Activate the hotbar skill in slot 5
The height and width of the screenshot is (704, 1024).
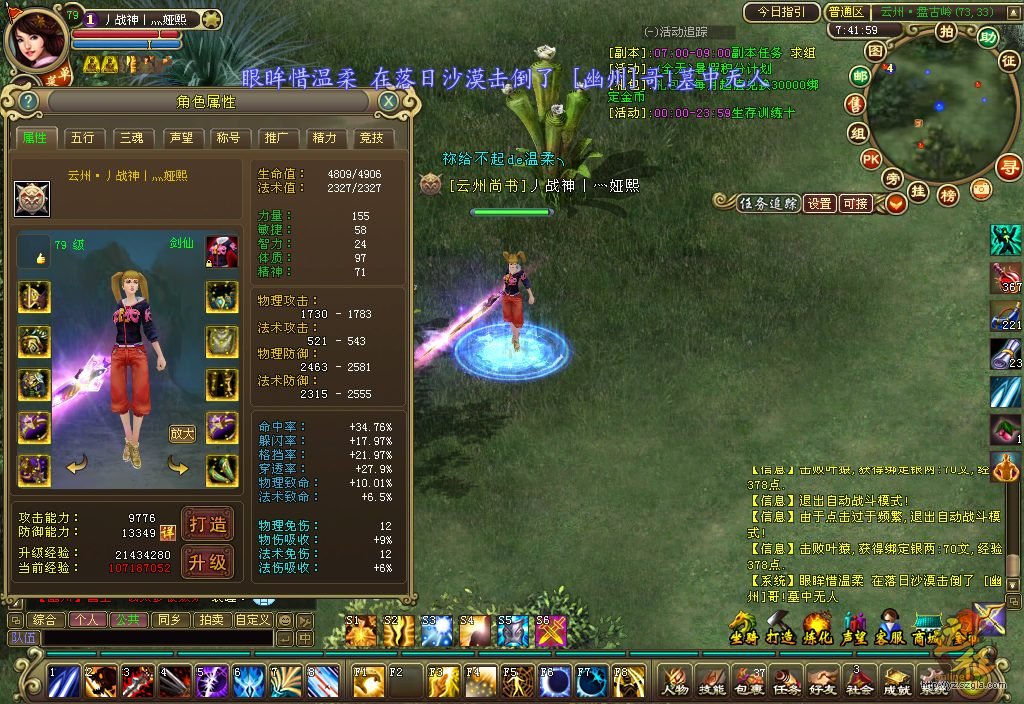point(212,681)
